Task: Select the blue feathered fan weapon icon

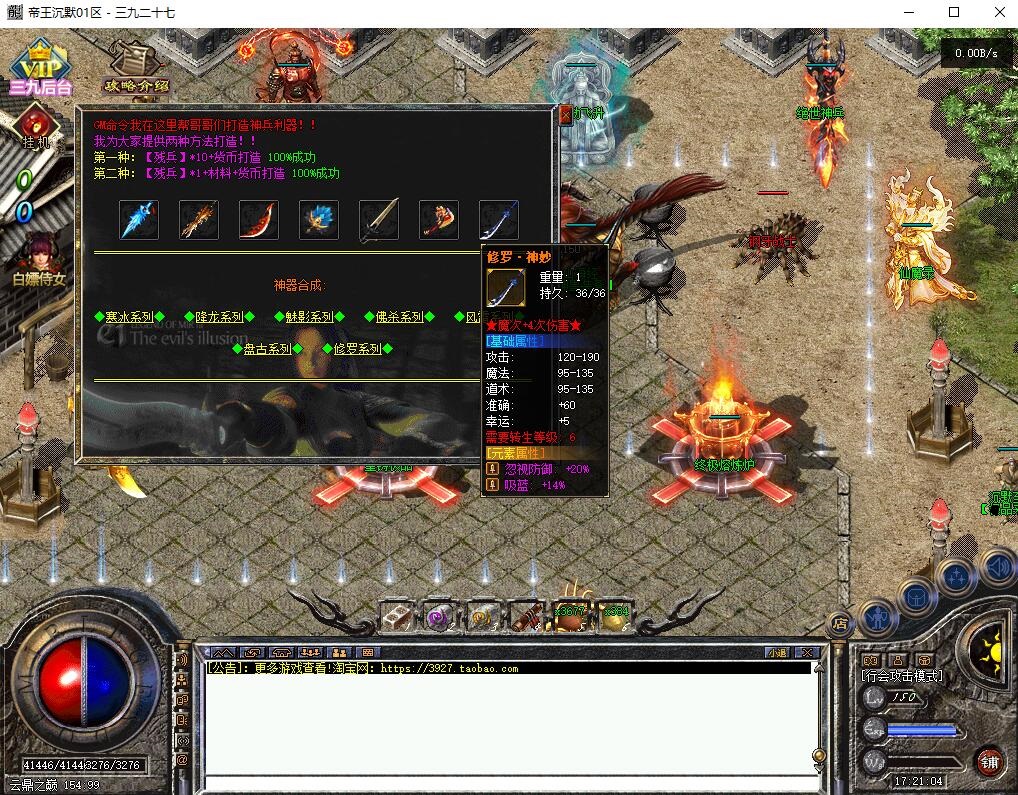Action: (318, 220)
